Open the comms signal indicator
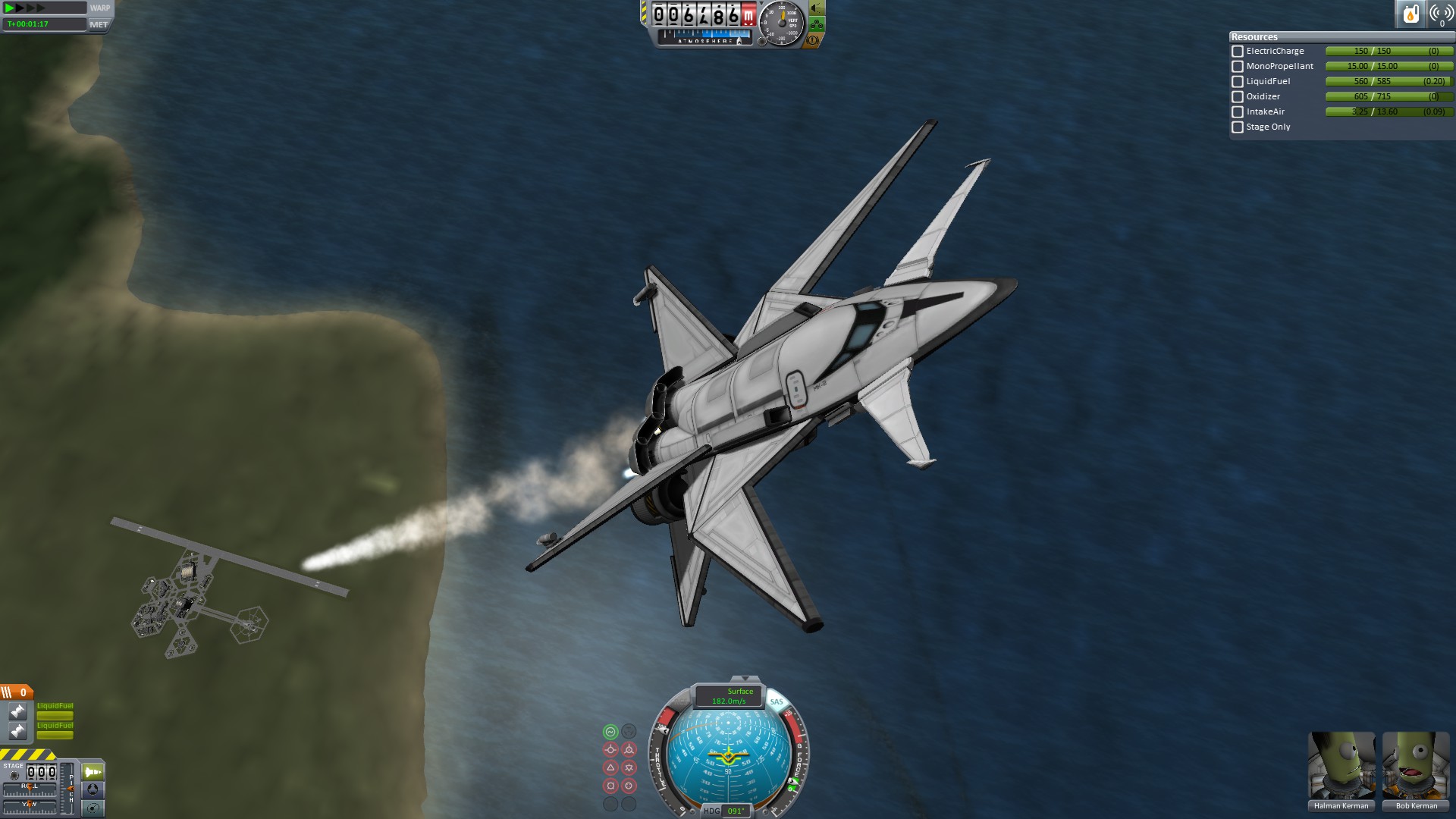 coord(1441,14)
